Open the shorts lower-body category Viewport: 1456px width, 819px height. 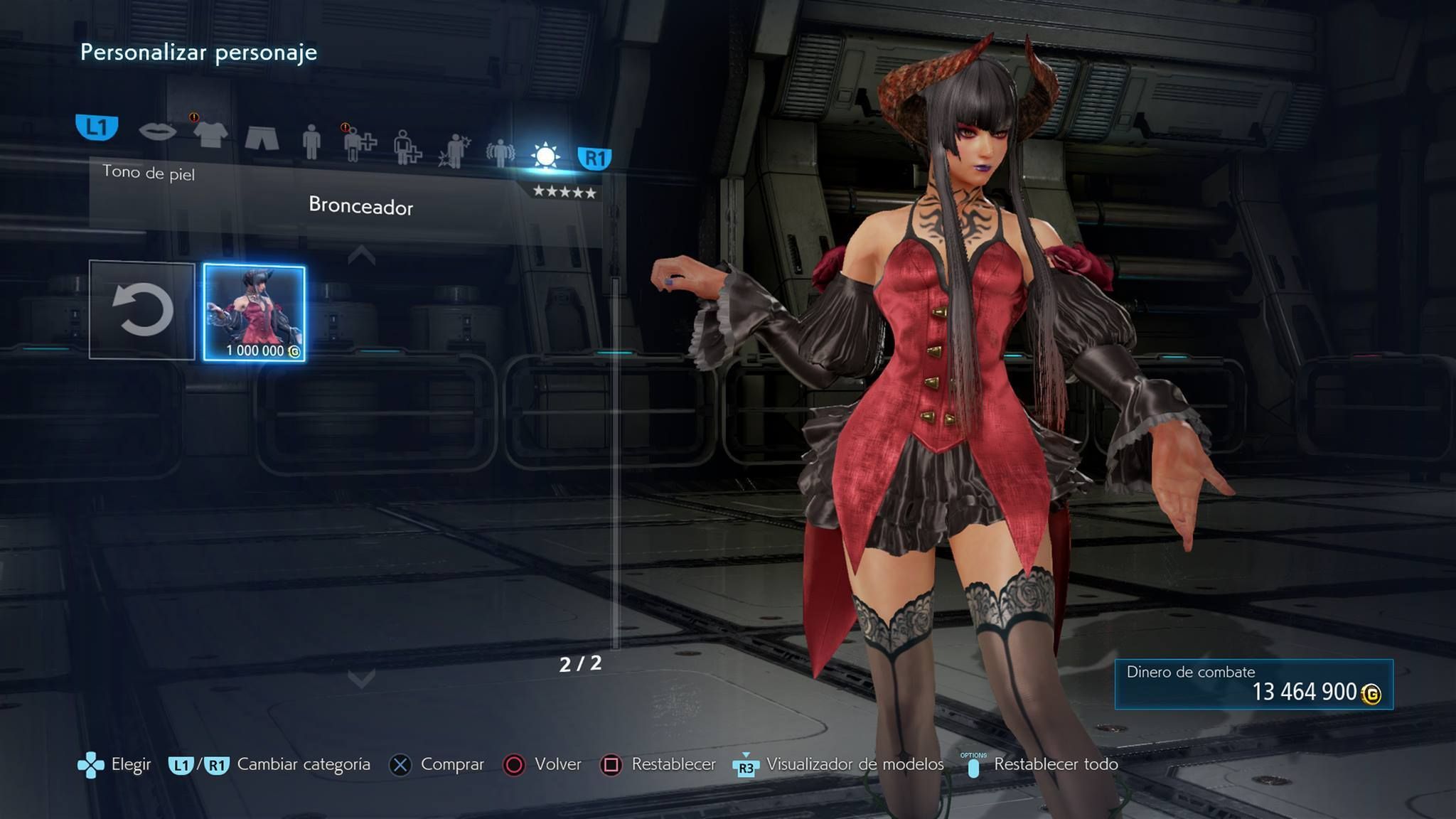point(262,137)
